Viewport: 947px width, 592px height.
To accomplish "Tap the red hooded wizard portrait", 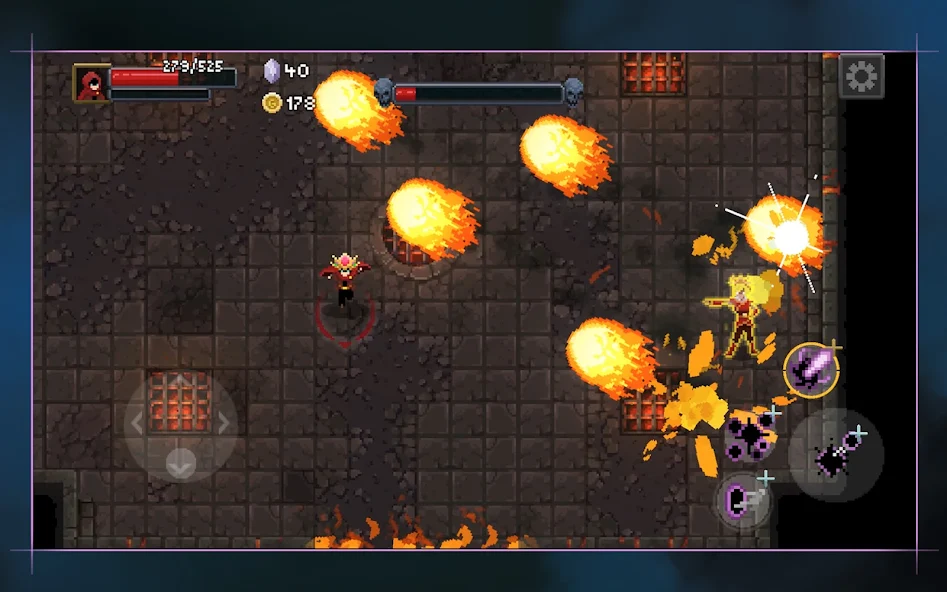I will [92, 83].
